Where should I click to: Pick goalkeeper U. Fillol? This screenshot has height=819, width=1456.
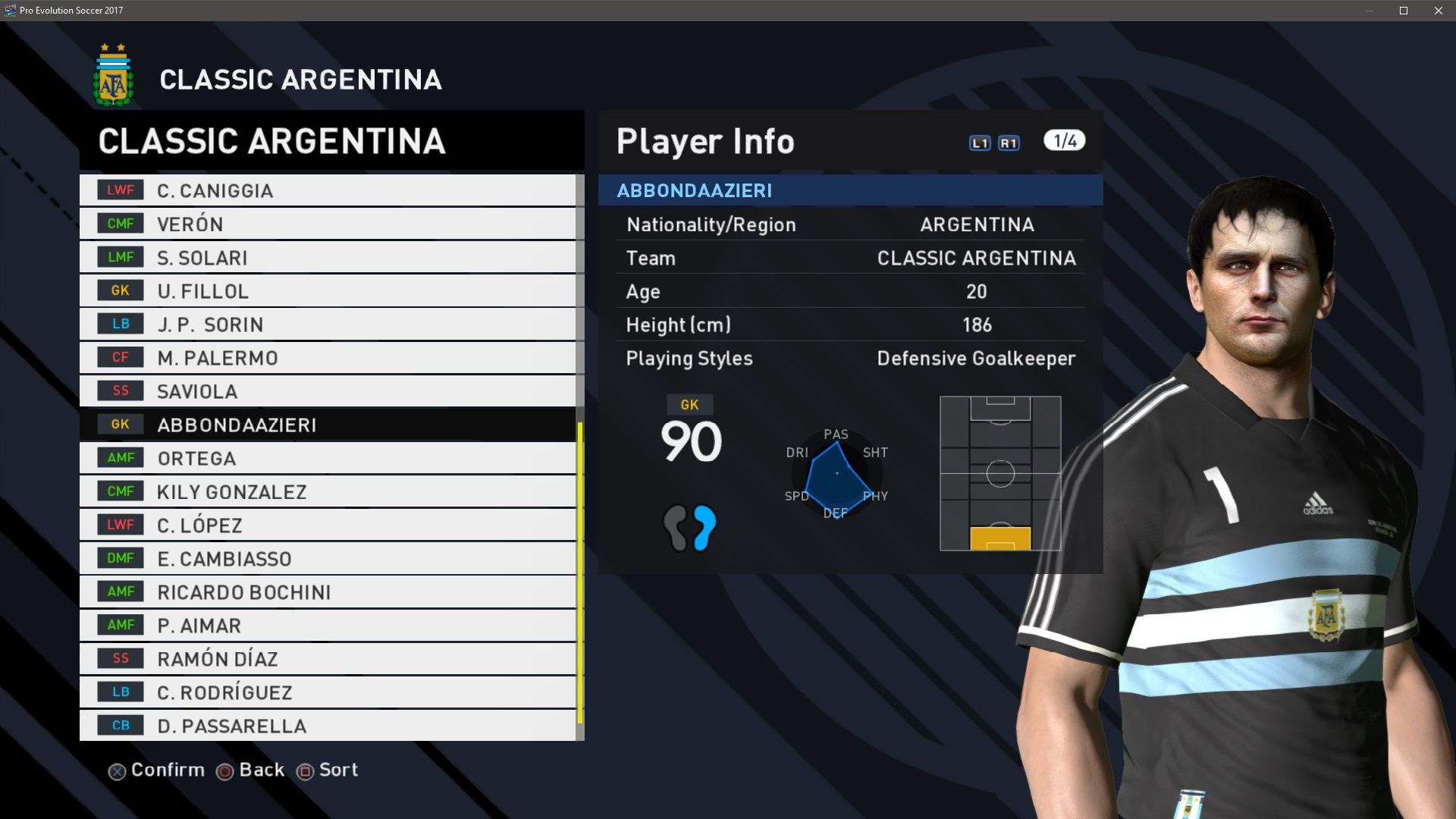[x=328, y=291]
